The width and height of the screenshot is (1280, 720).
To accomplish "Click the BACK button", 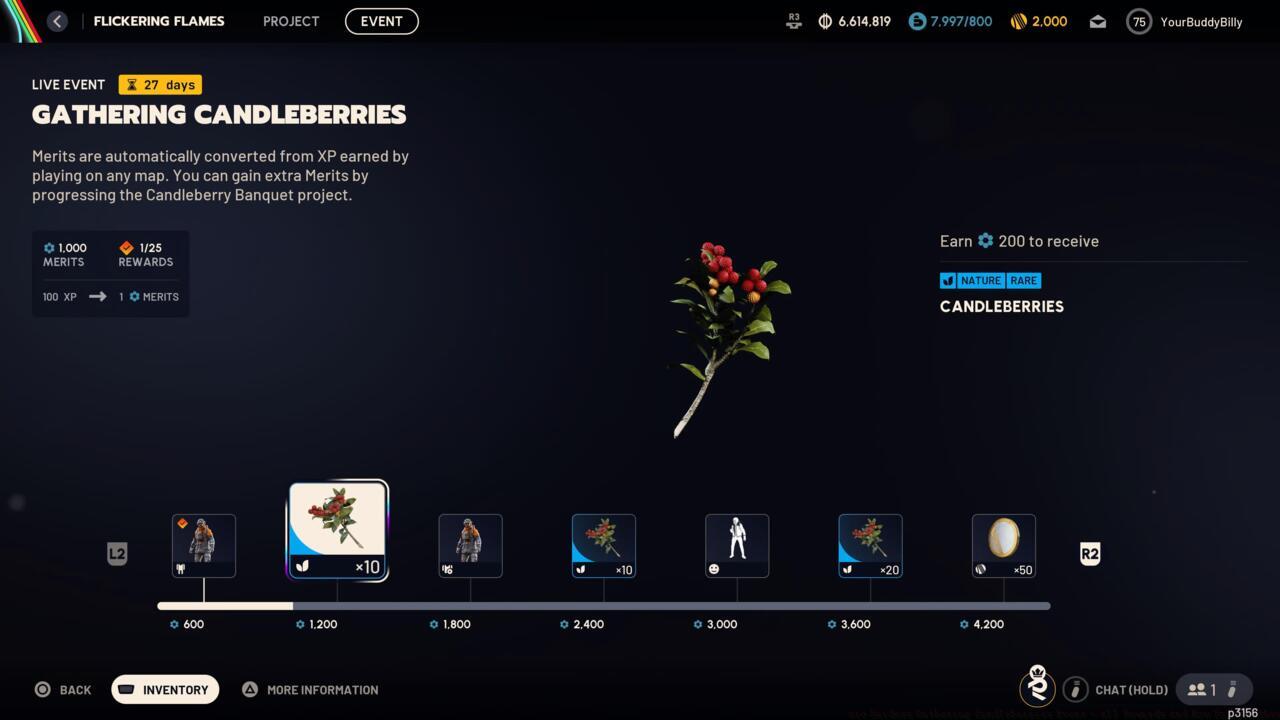I will 63,689.
